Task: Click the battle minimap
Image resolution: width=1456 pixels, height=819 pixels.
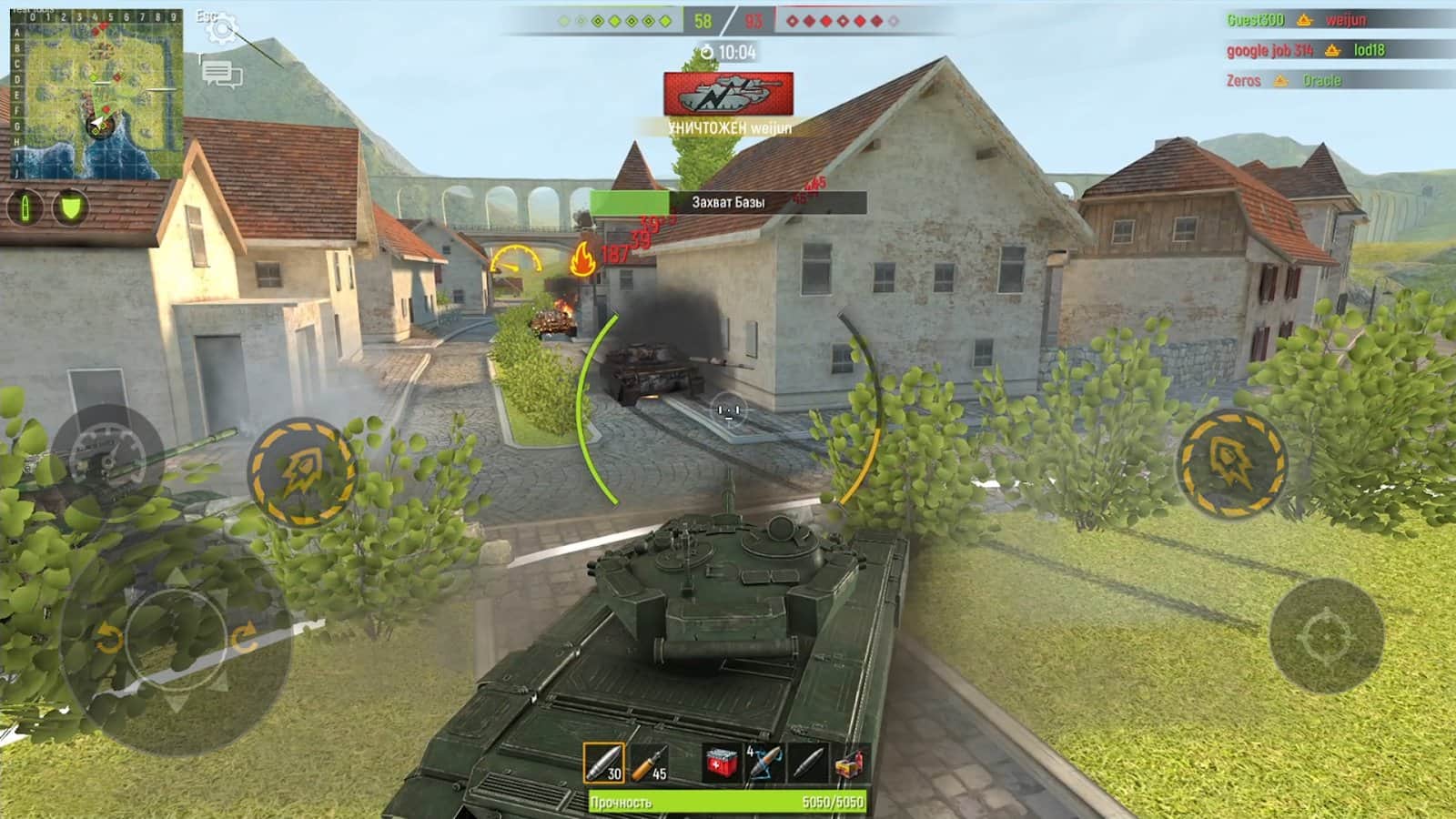Action: click(x=96, y=95)
